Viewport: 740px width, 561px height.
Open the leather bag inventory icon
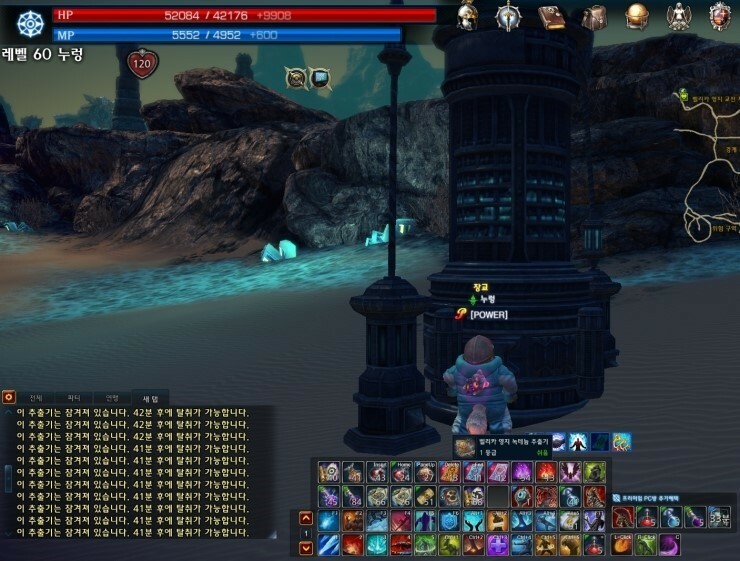pyautogui.click(x=594, y=16)
